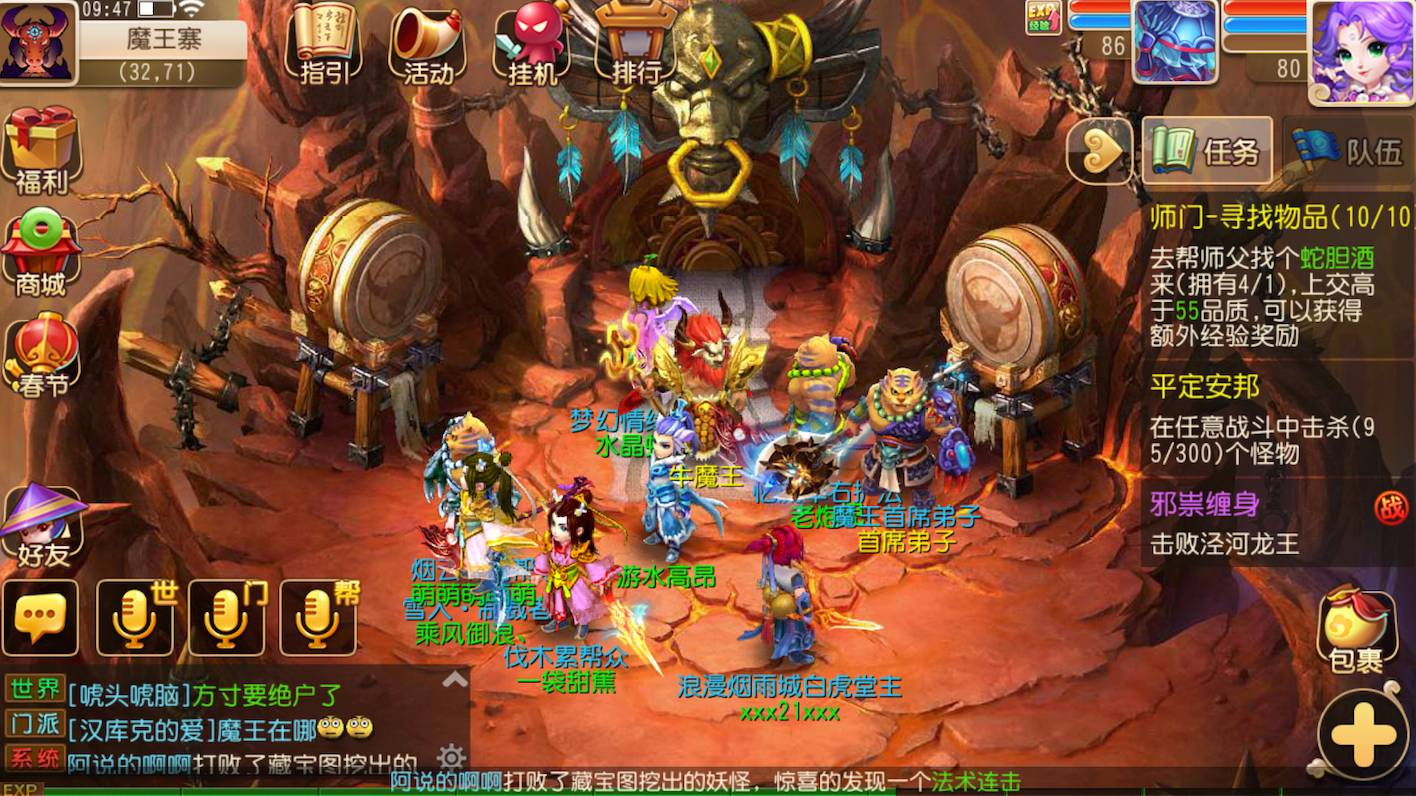The height and width of the screenshot is (796, 1416).
Task: Expand the golden plus menu button
Action: pyautogui.click(x=1364, y=735)
